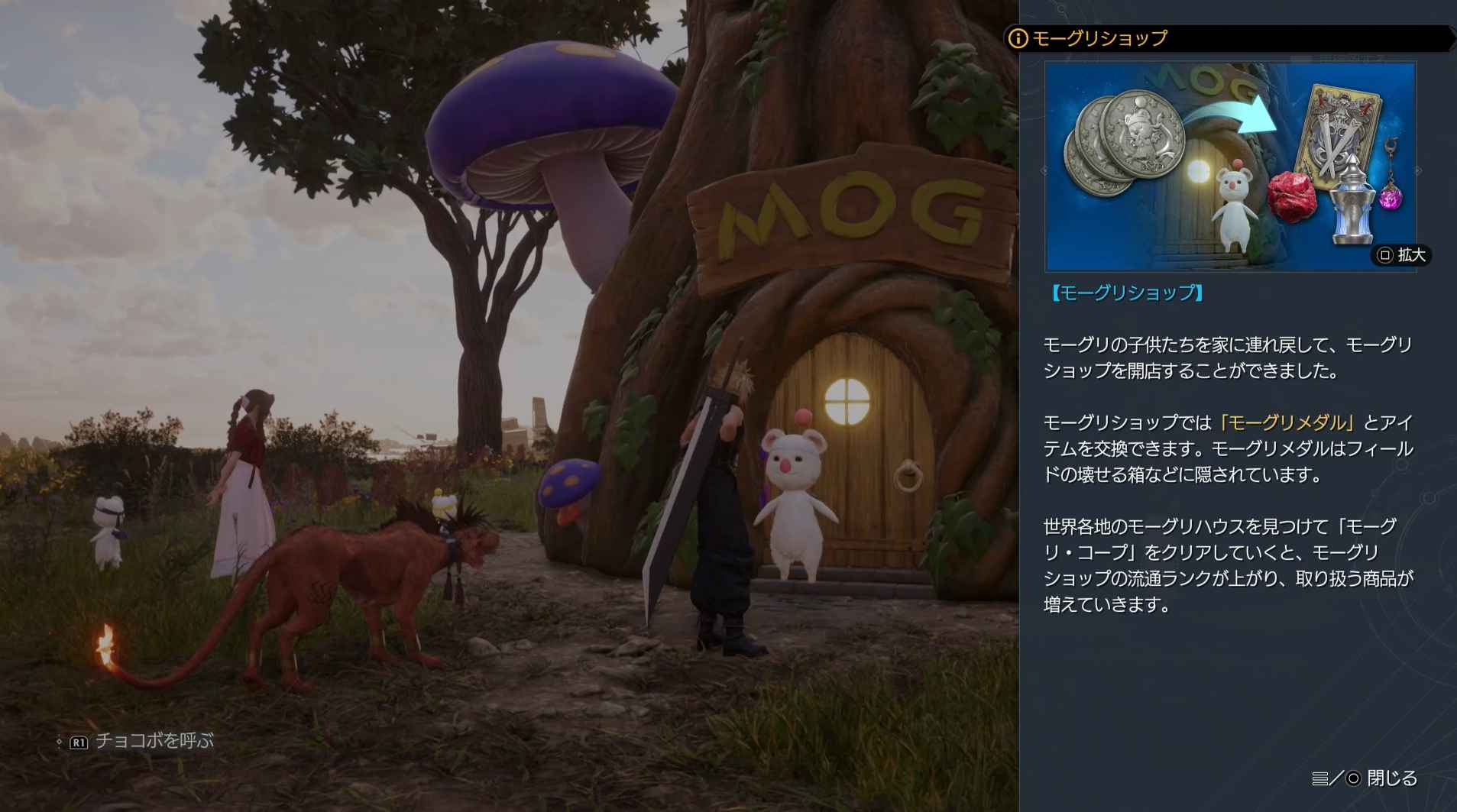Click the right chevron beside the preview image

1417,171
